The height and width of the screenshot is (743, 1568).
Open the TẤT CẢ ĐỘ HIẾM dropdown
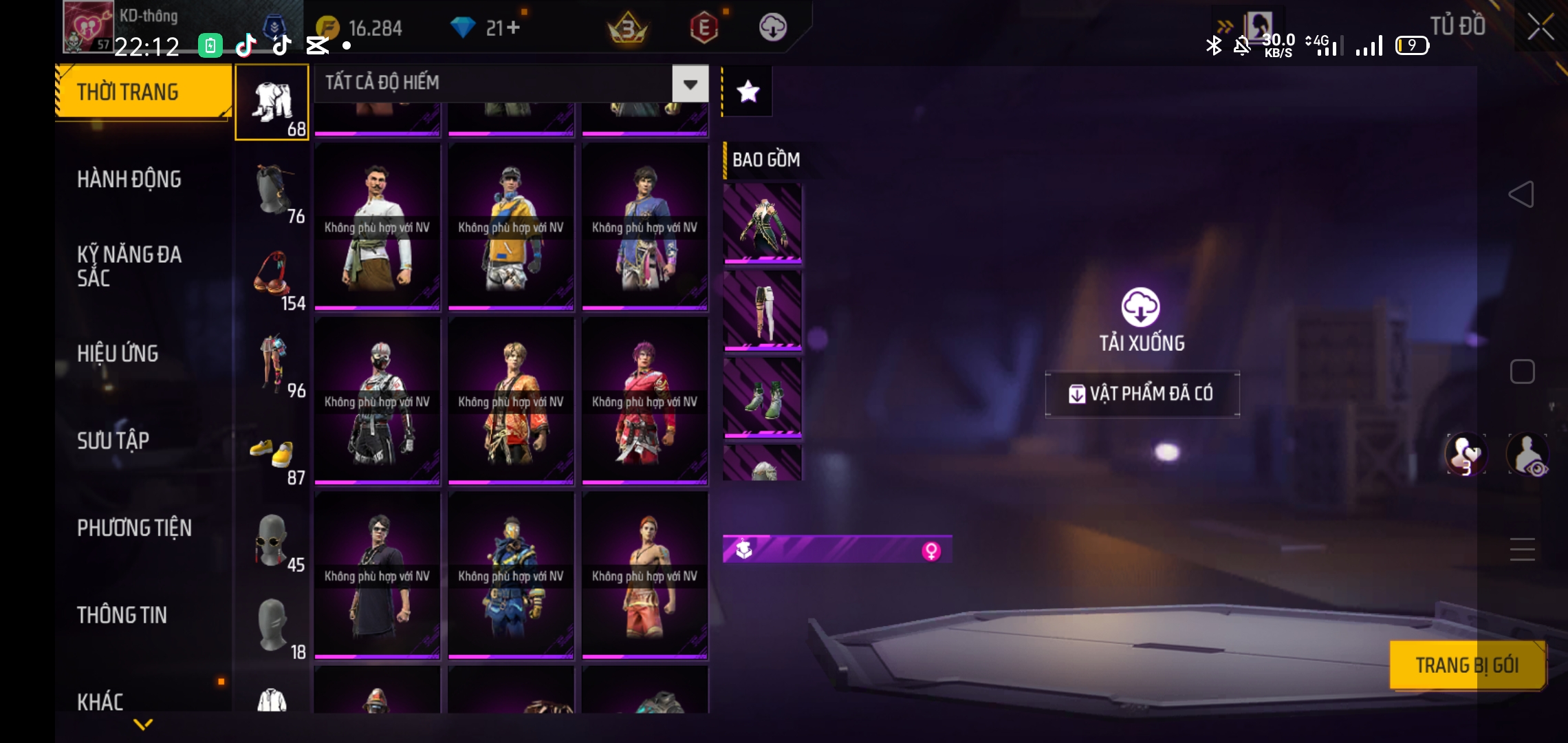690,84
